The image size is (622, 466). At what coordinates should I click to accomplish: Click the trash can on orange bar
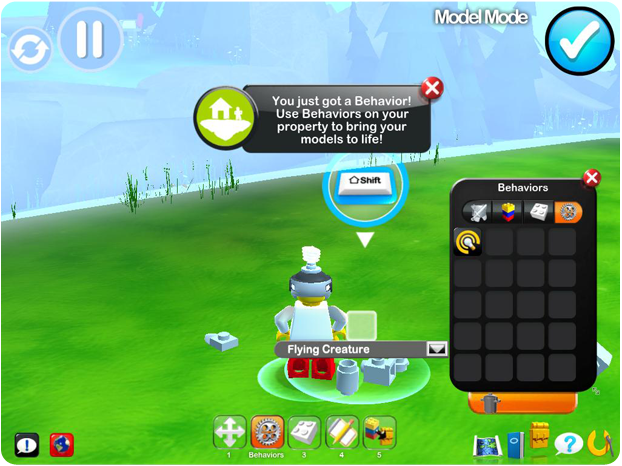pos(490,403)
